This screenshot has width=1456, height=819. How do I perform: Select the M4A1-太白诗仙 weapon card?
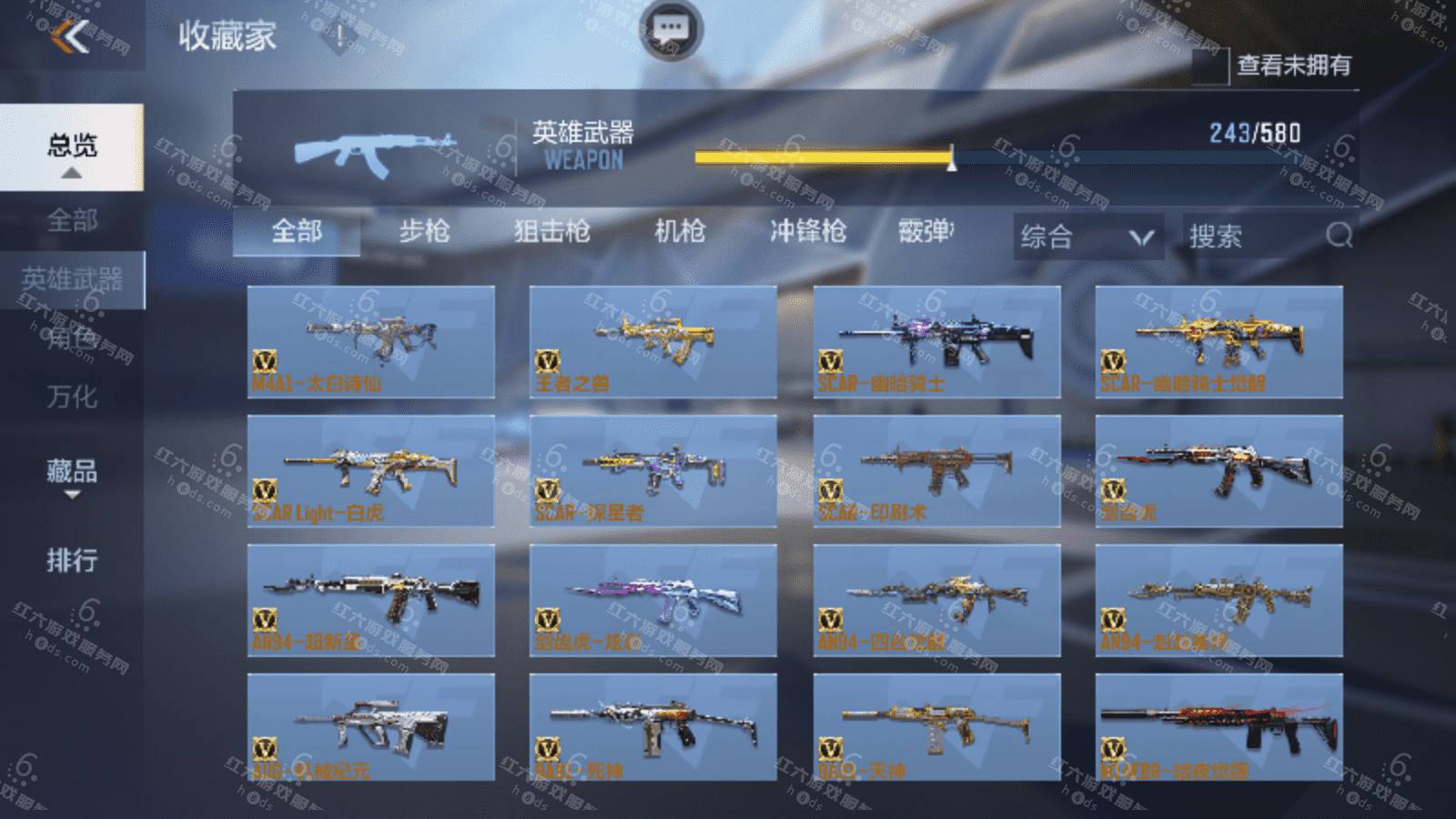coord(371,342)
